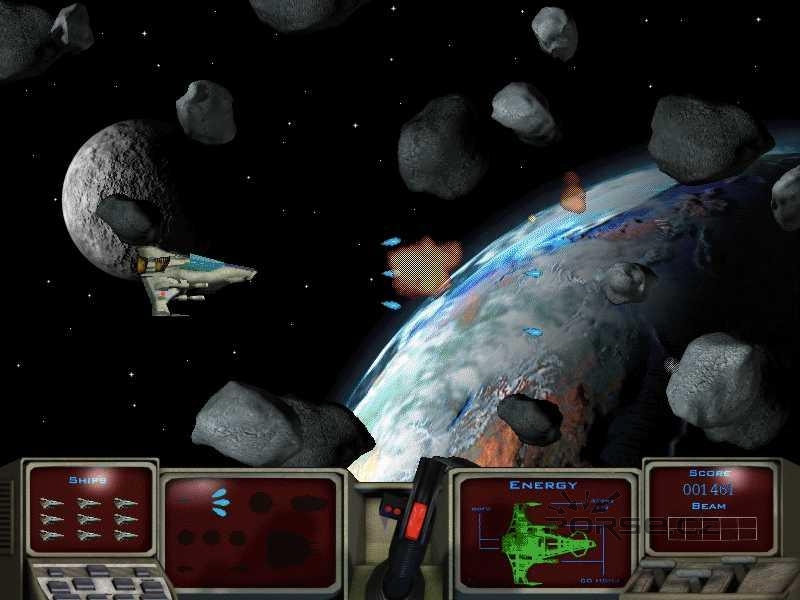
Task: Click the Beam weapon gauge
Action: [x=712, y=526]
